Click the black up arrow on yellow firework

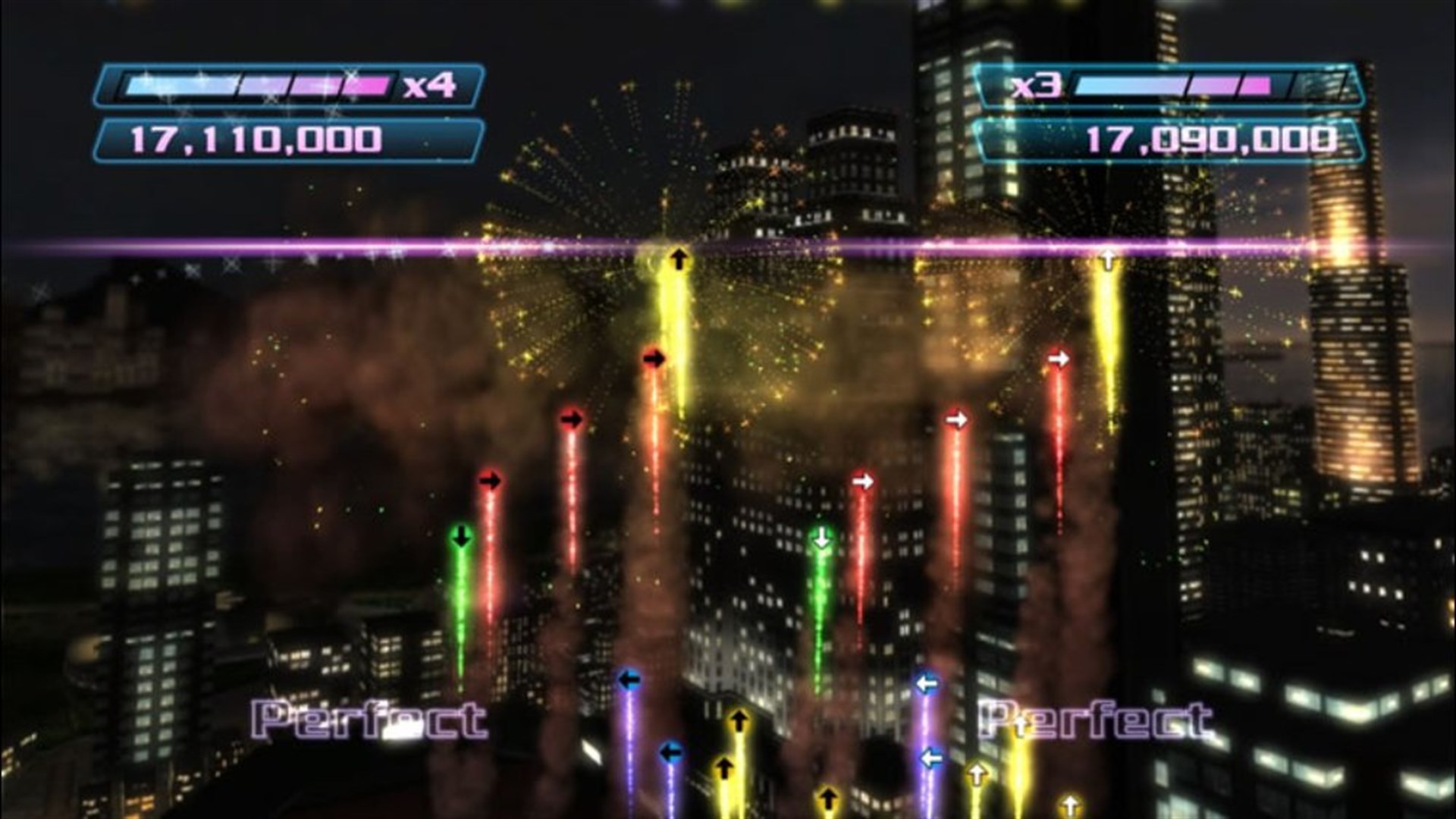point(677,258)
